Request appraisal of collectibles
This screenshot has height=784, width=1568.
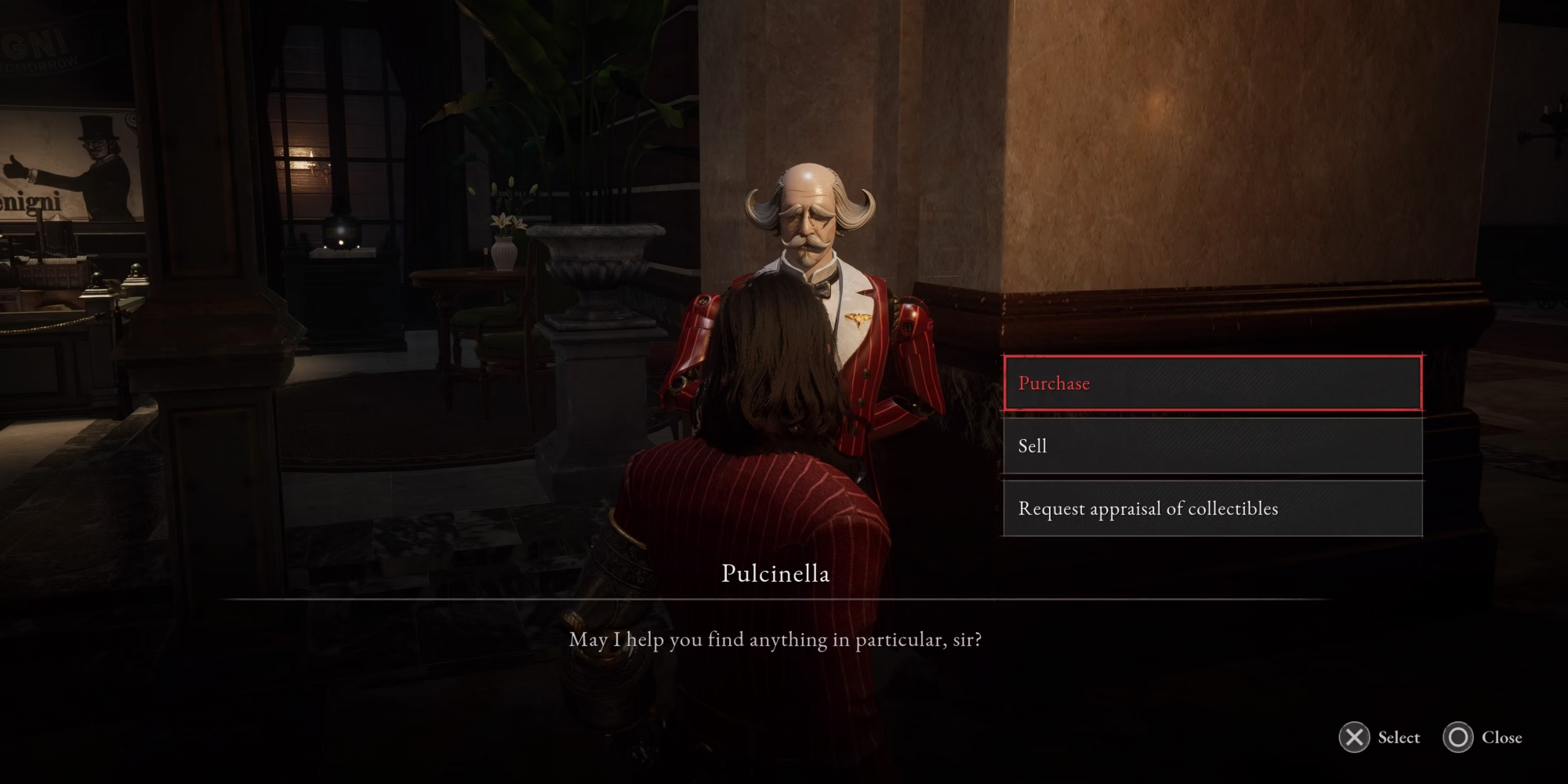click(x=1212, y=509)
